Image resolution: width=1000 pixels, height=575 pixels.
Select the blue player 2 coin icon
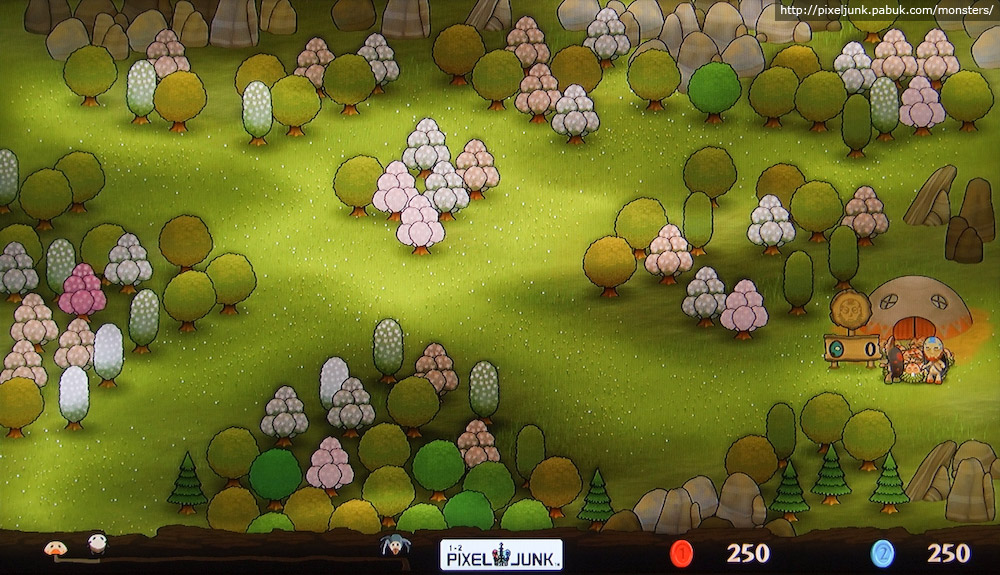882,553
